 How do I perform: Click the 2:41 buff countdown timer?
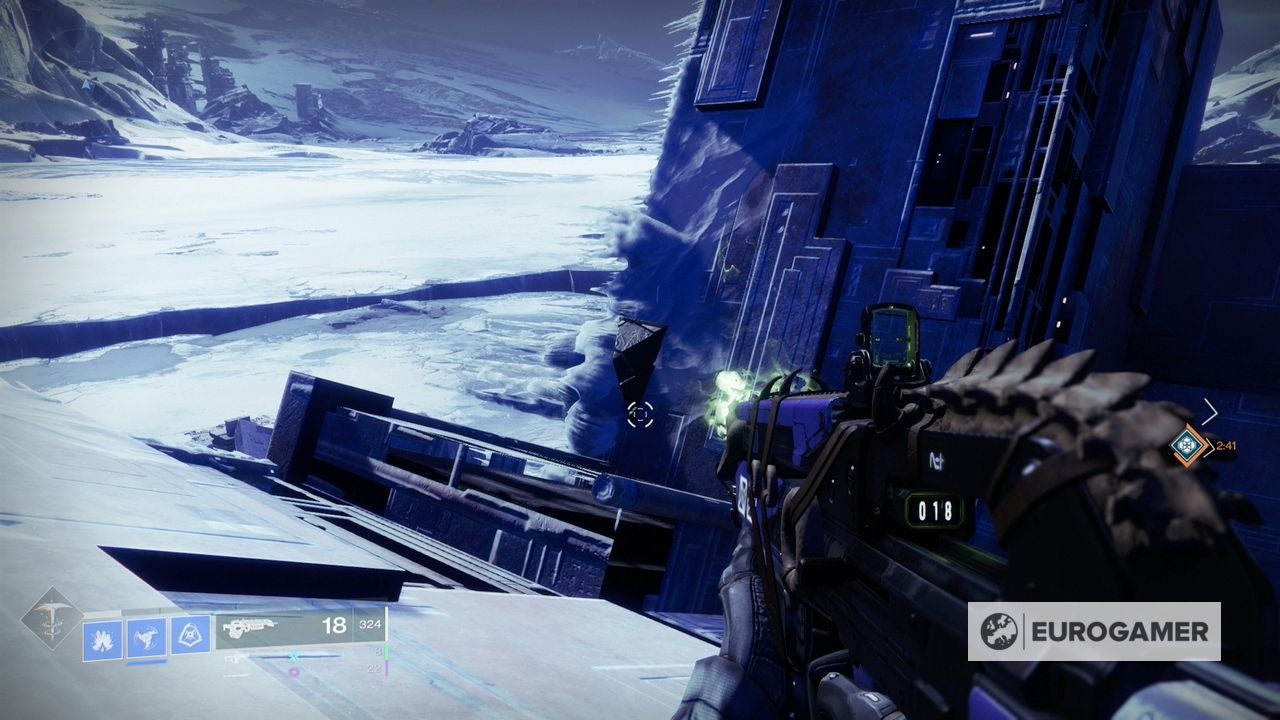pos(1227,445)
